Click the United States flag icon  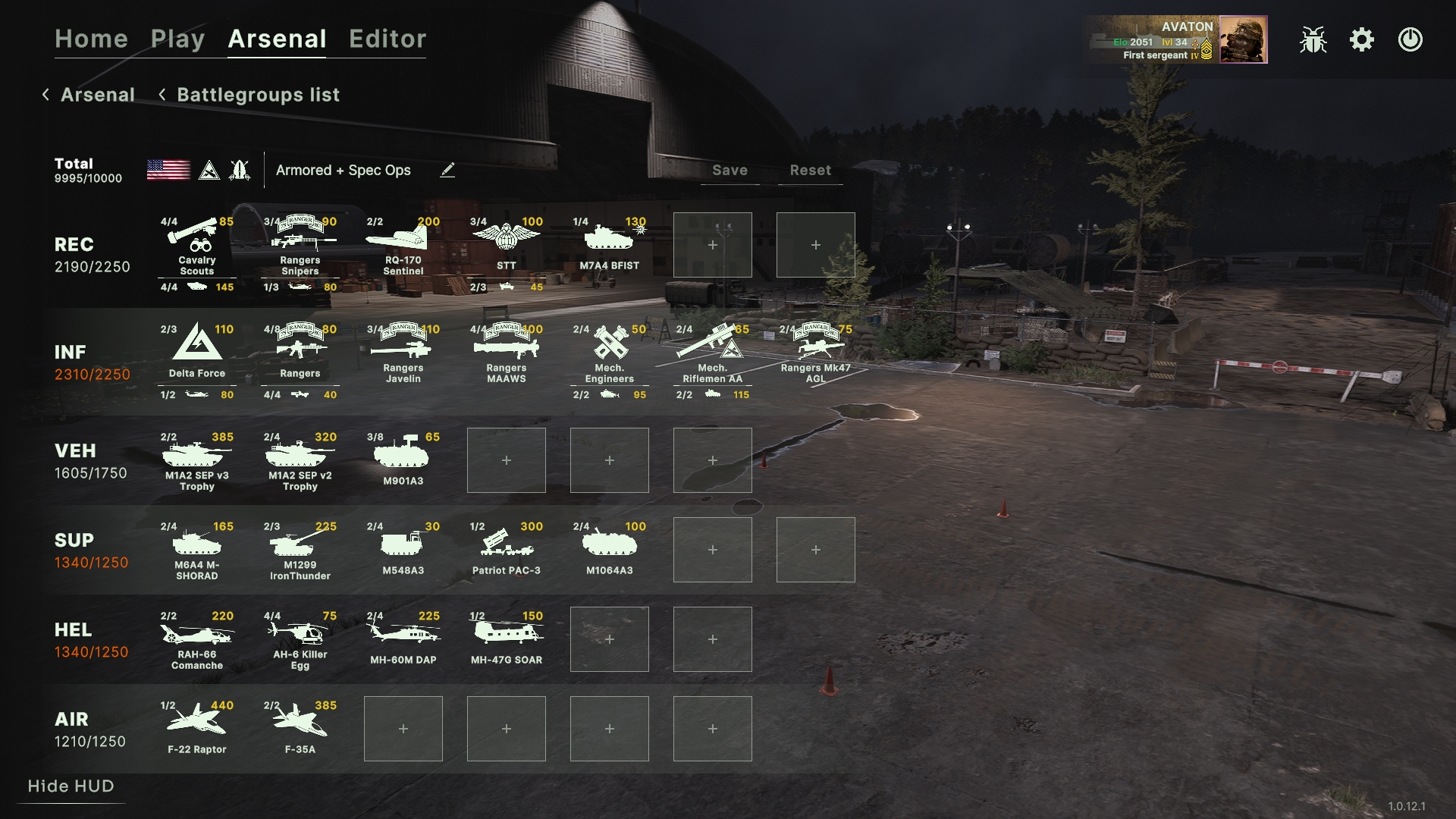point(168,170)
